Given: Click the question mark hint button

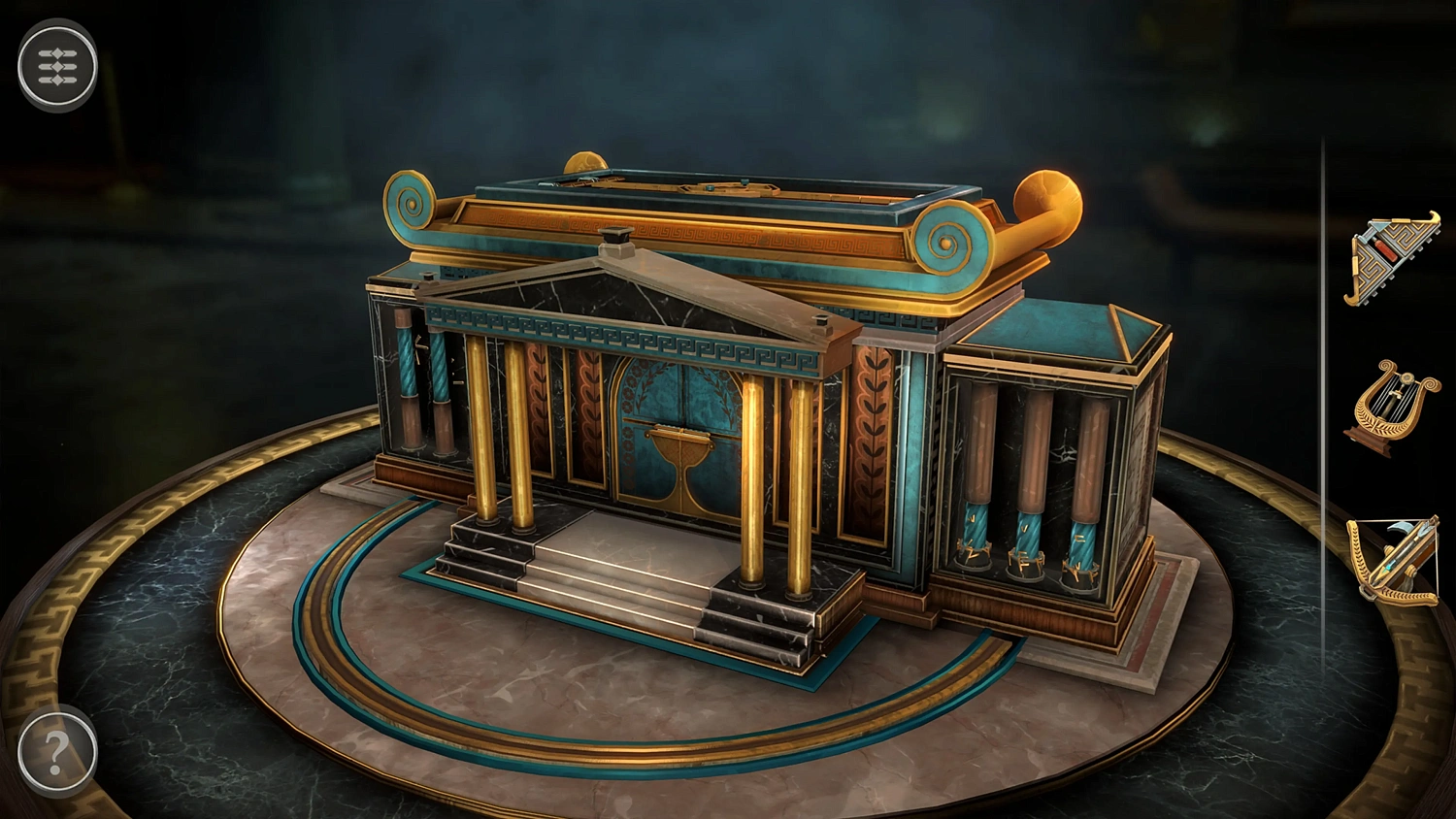Looking at the screenshot, I should pyautogui.click(x=58, y=747).
